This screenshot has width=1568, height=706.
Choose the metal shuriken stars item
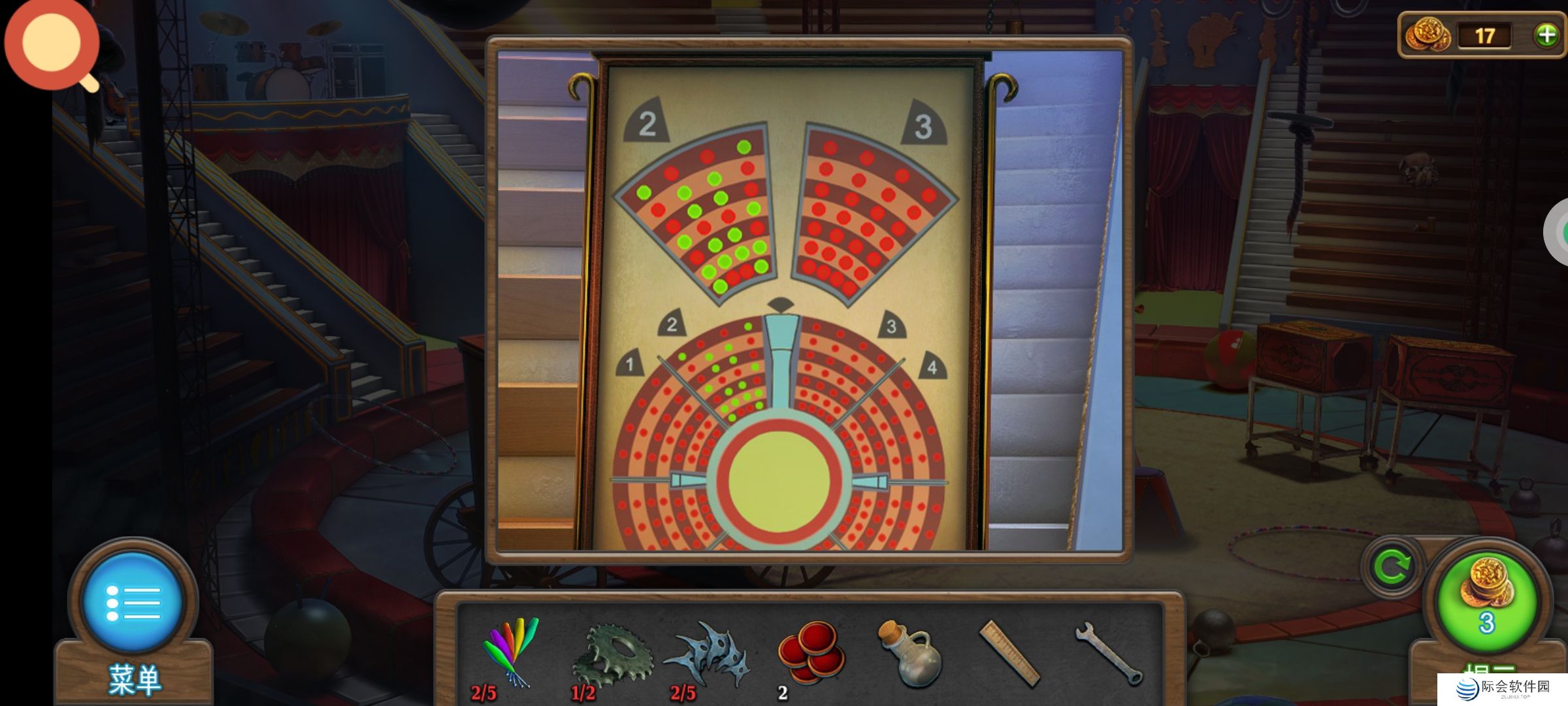click(x=709, y=654)
